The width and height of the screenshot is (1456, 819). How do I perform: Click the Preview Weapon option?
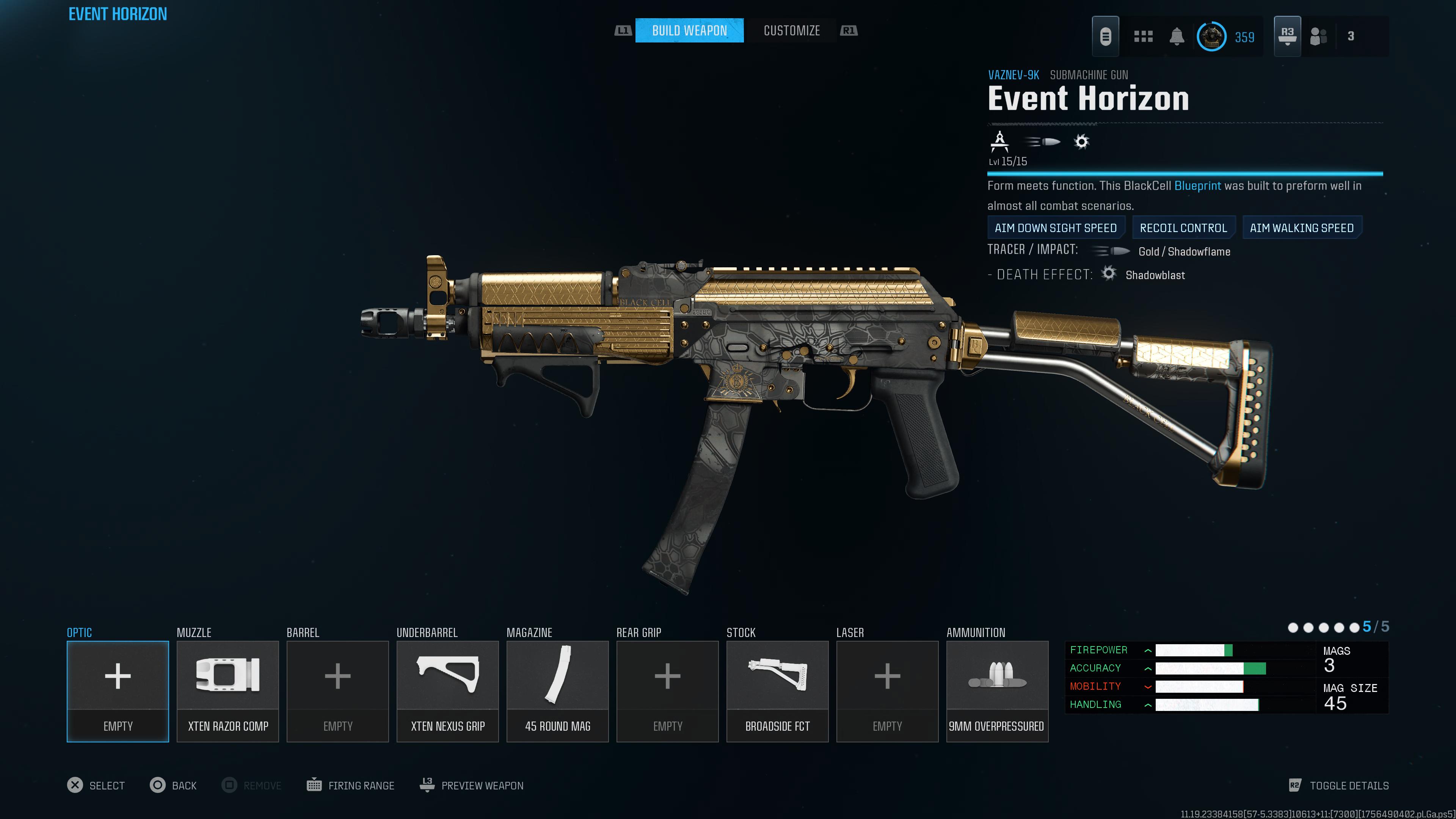[471, 785]
